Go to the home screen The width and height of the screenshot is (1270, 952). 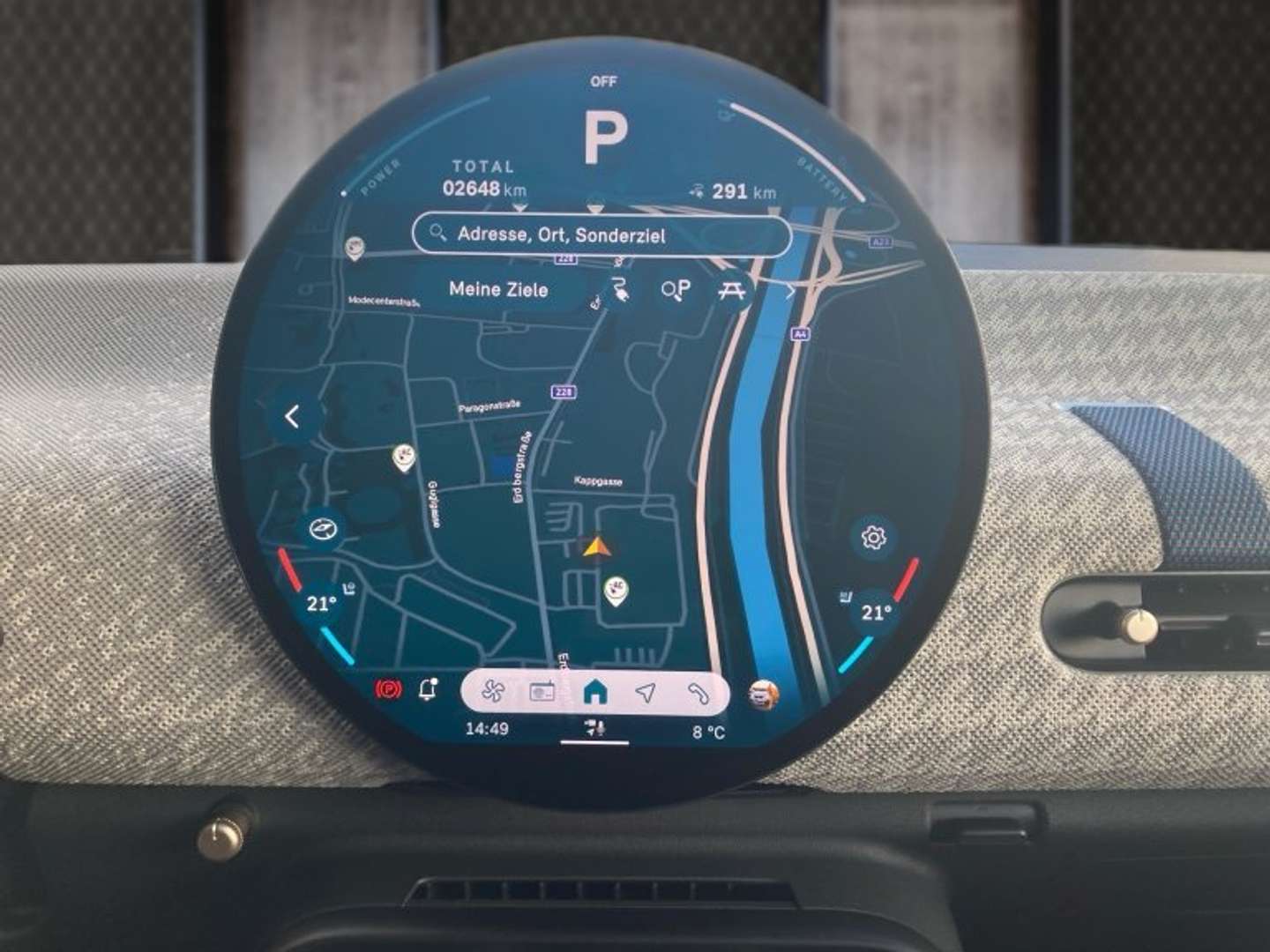pos(595,693)
